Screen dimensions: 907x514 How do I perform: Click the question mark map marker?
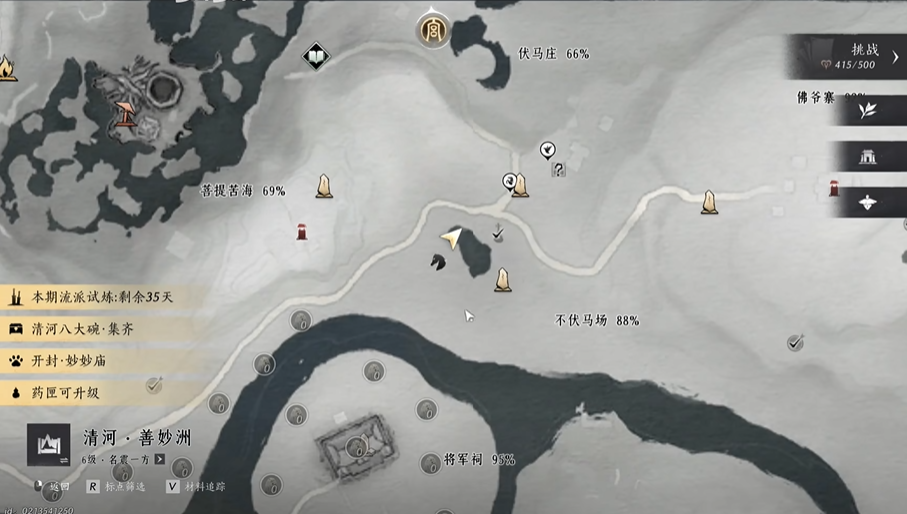click(559, 170)
